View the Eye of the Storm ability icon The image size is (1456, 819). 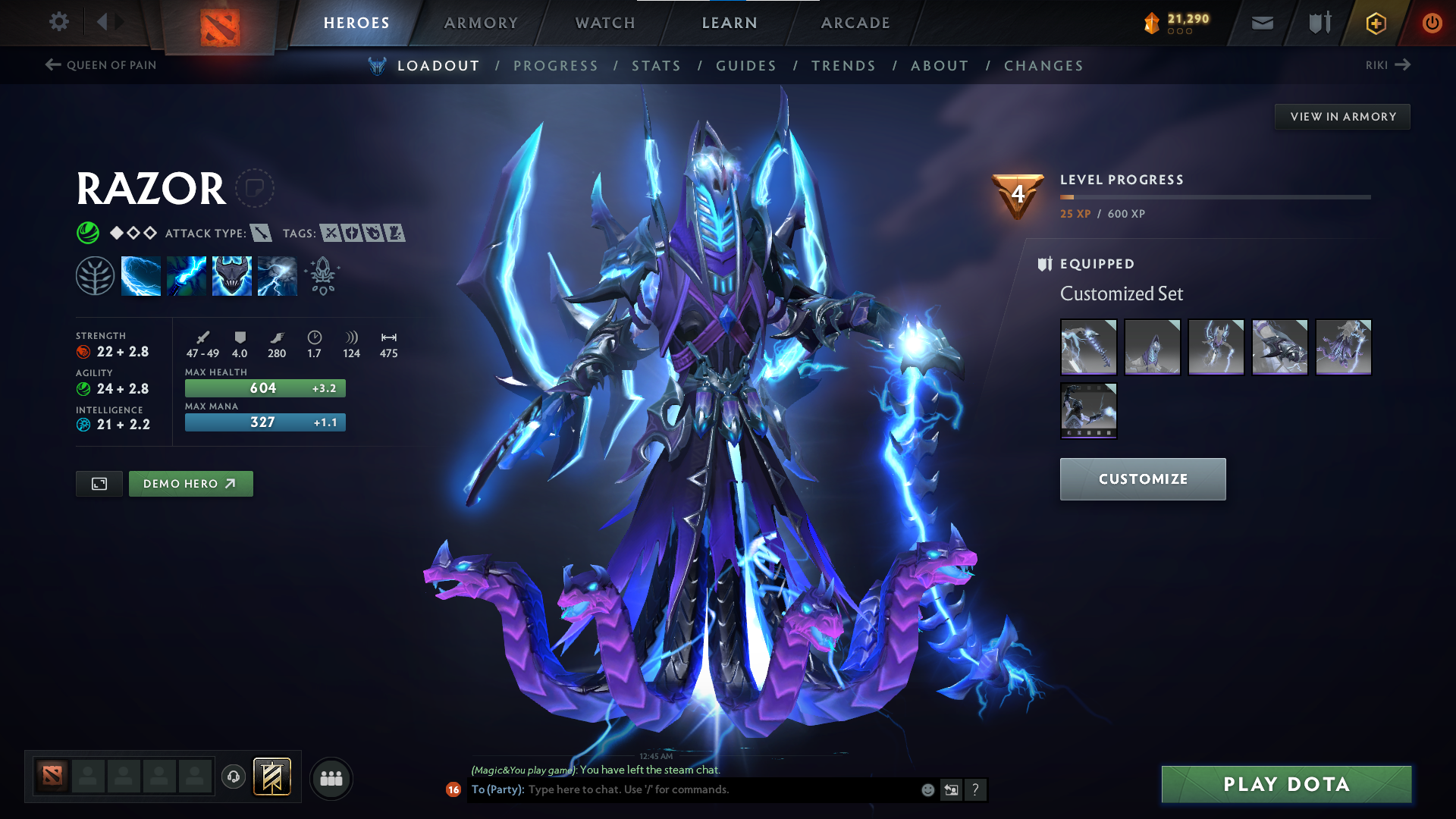(x=277, y=275)
